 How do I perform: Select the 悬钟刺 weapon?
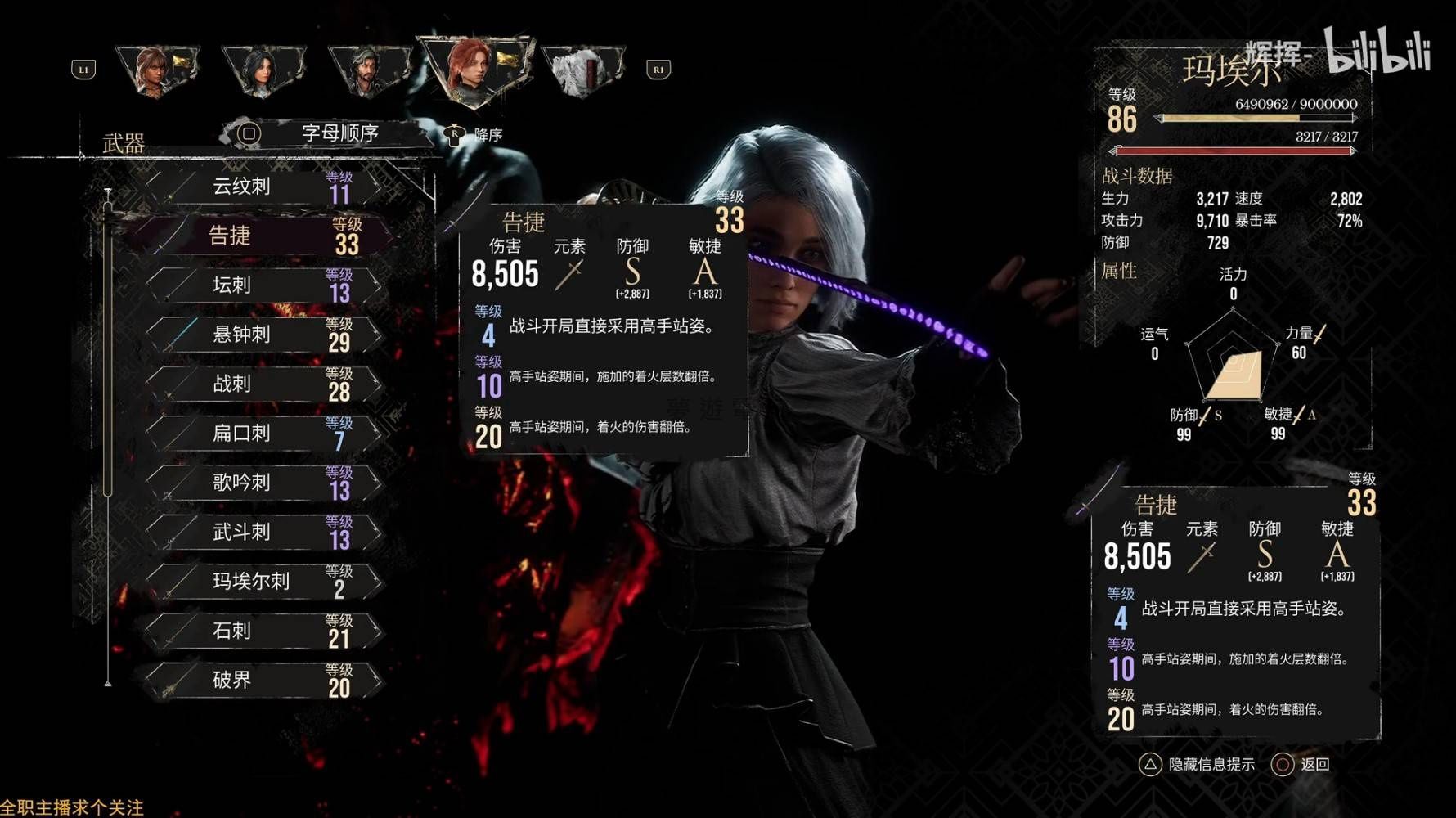tap(262, 335)
